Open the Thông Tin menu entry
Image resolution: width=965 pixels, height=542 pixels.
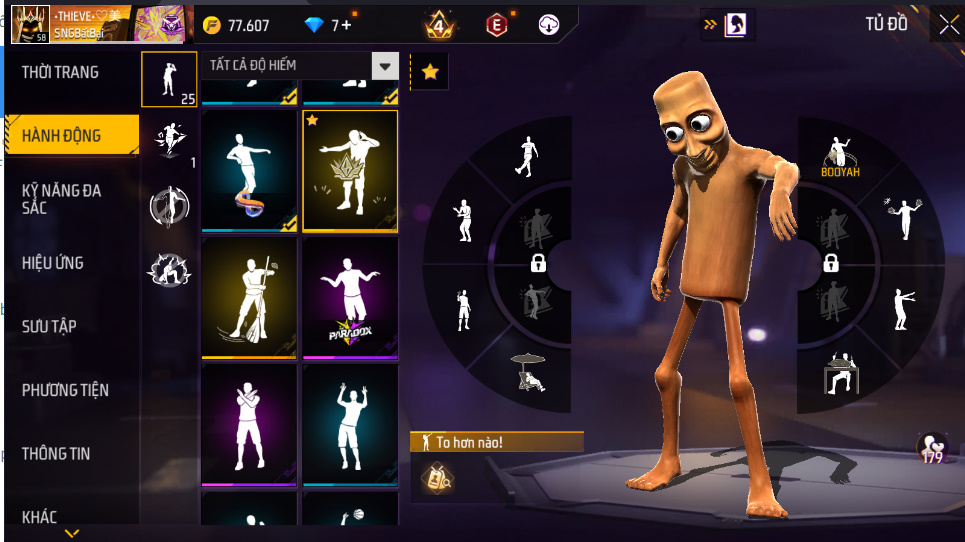tap(56, 453)
